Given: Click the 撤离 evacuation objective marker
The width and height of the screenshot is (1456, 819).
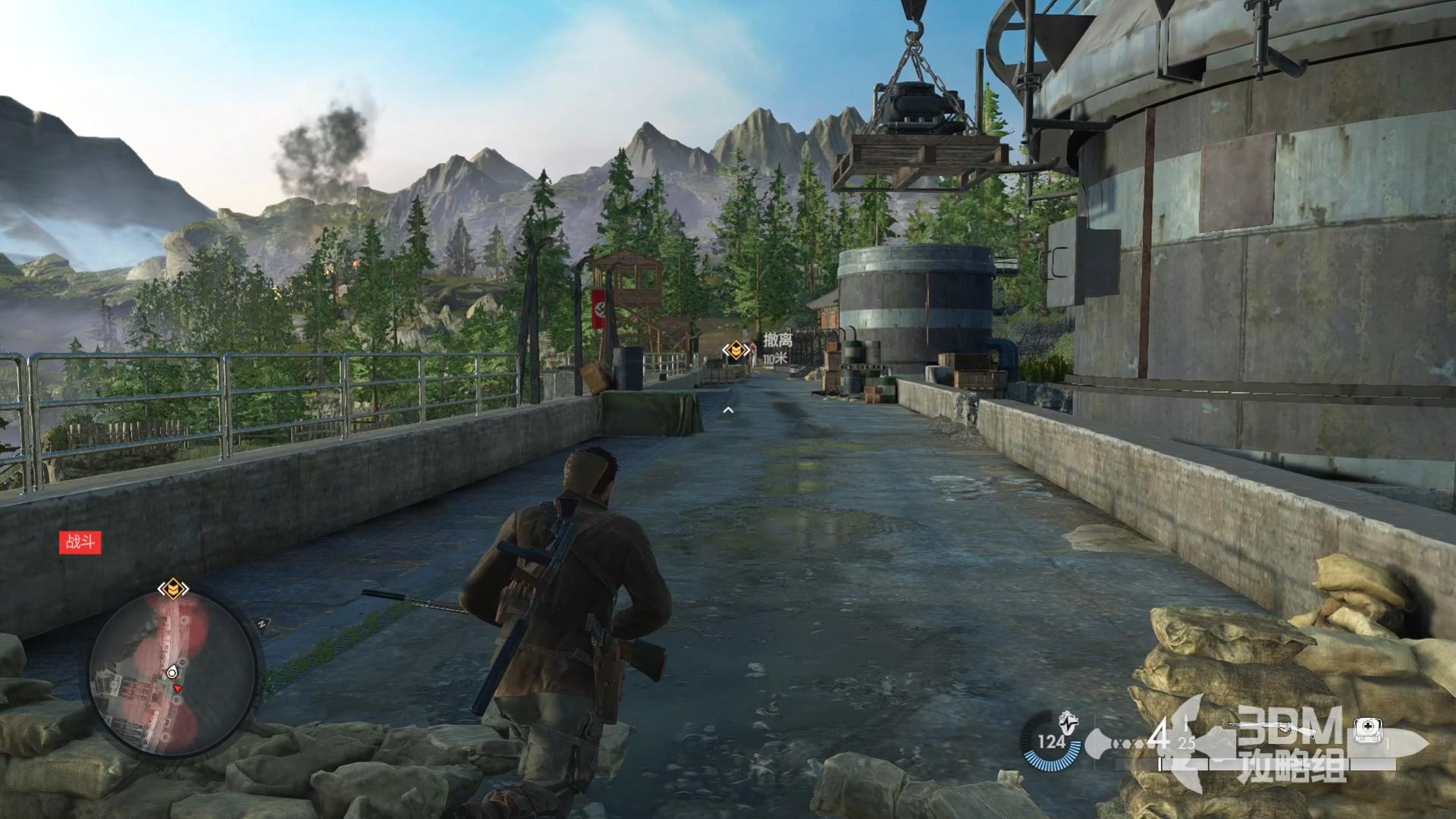Looking at the screenshot, I should [x=736, y=350].
